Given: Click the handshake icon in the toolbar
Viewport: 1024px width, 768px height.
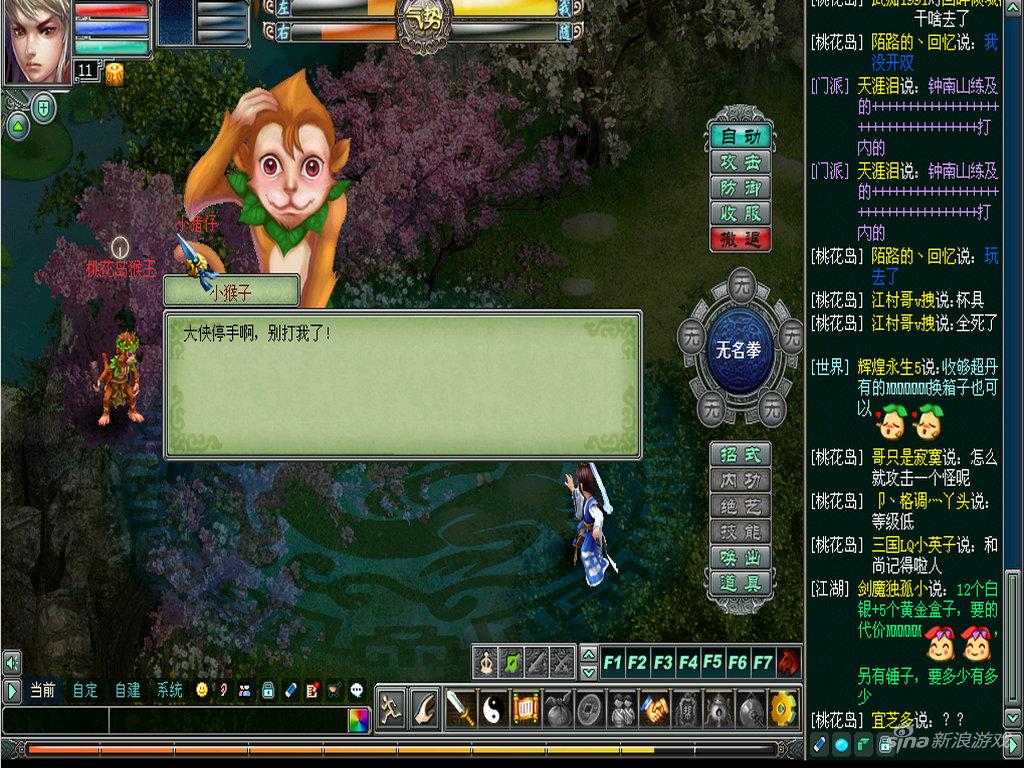Looking at the screenshot, I should pos(655,709).
